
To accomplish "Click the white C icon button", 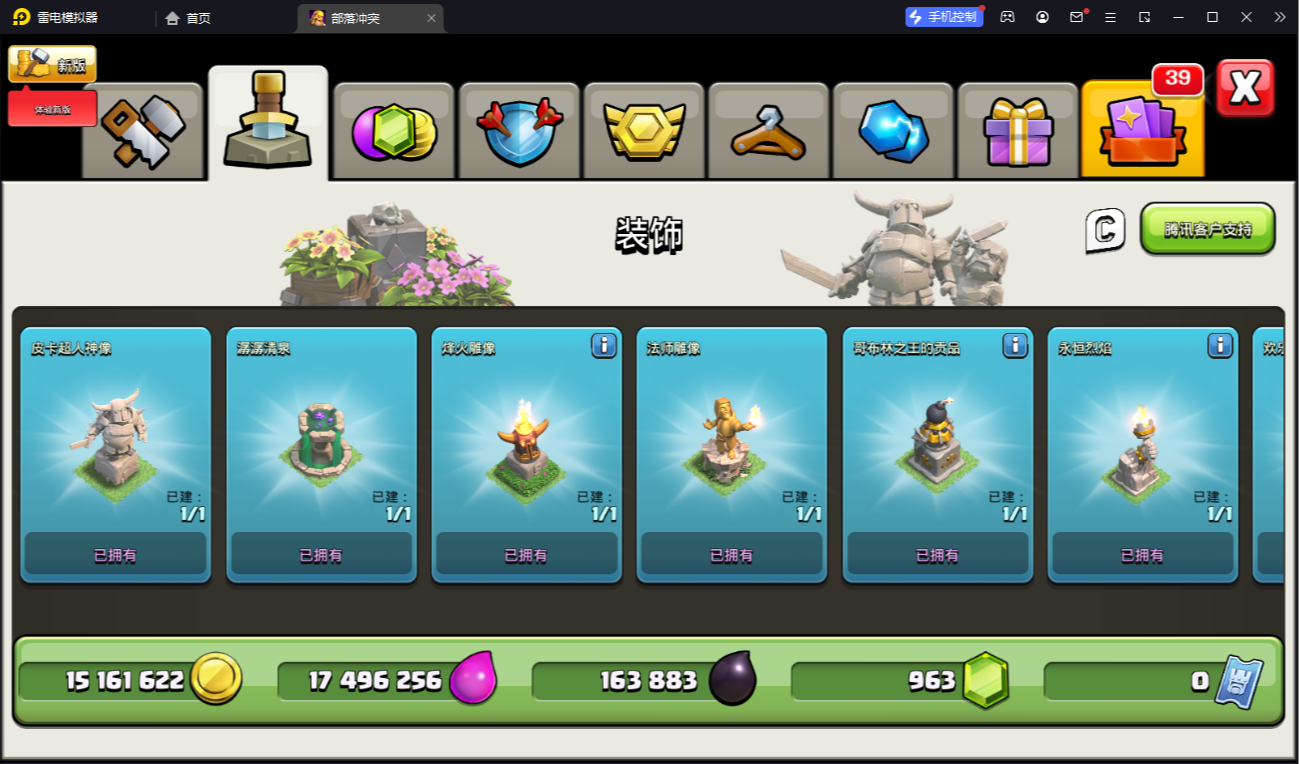I will [x=1105, y=230].
